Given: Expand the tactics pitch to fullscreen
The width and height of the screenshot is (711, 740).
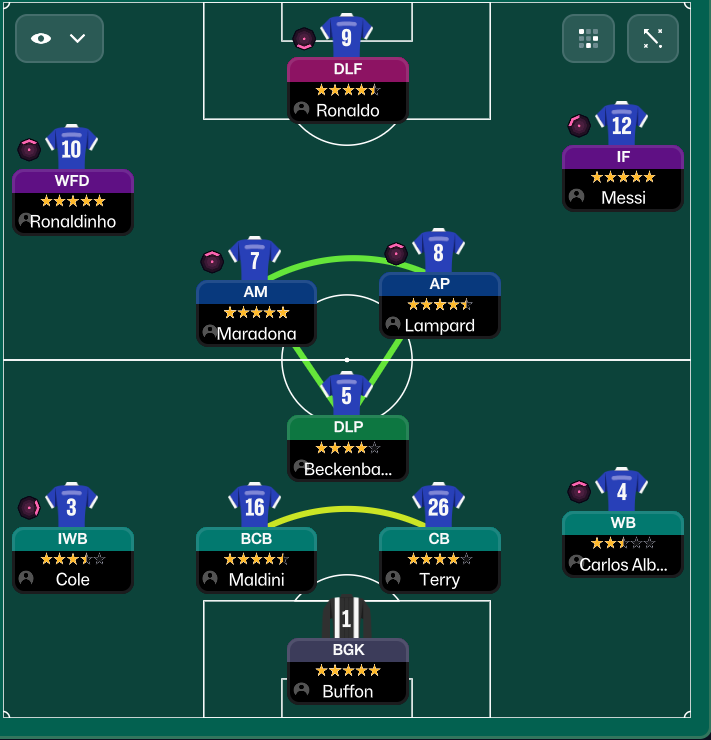Looking at the screenshot, I should tap(653, 39).
